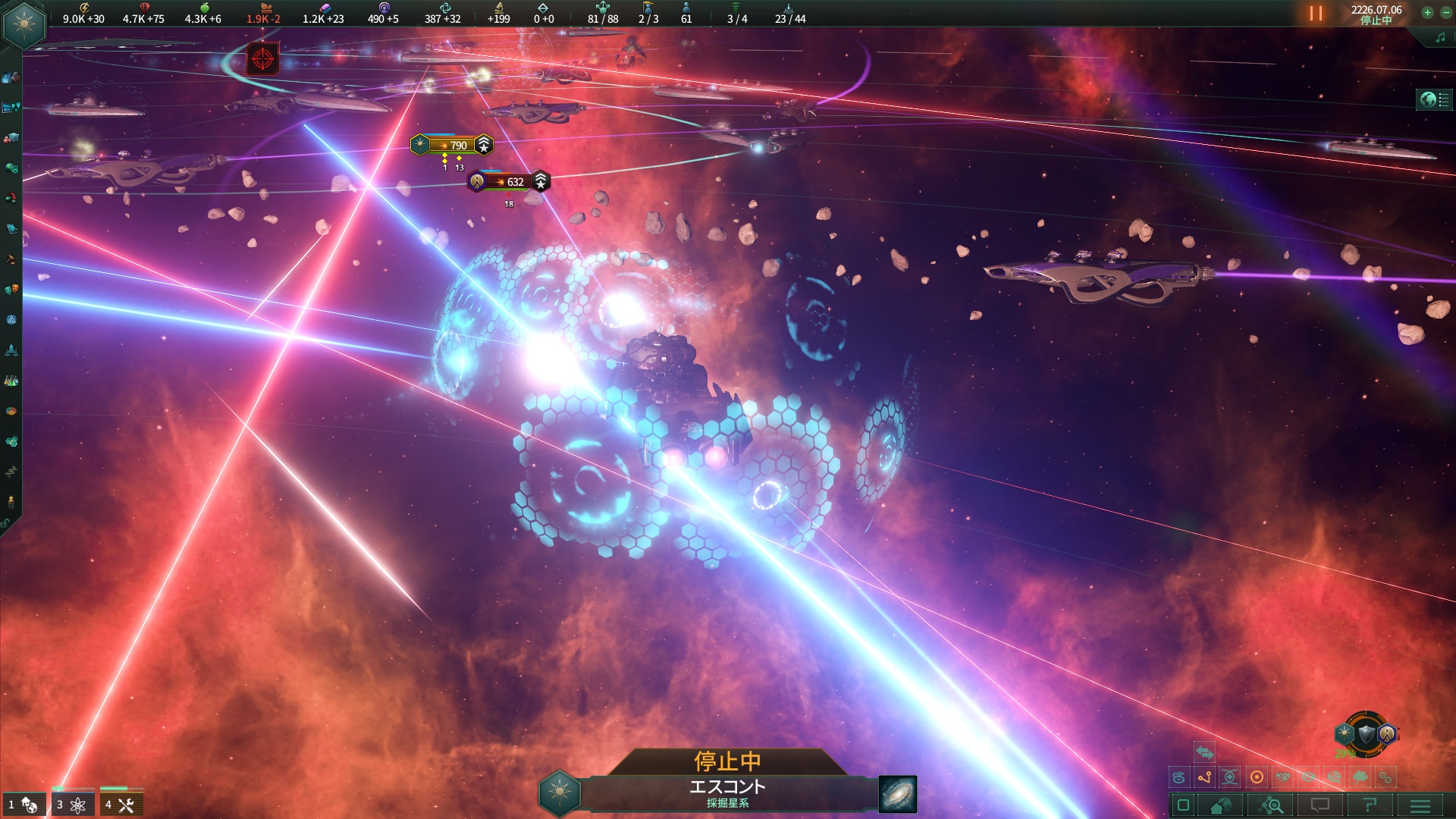Go to home planet with the house icon
Screen dimensions: 1456x819
click(1221, 805)
